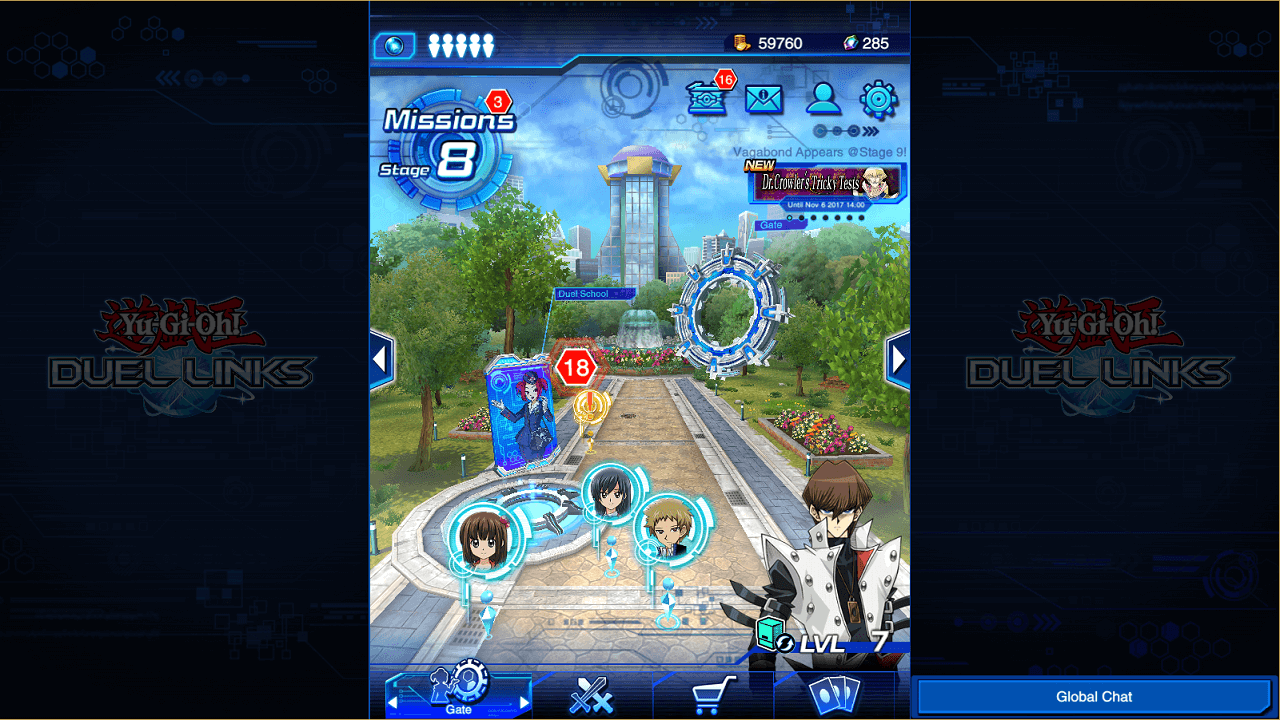
Task: View the player profile icon
Action: 823,98
